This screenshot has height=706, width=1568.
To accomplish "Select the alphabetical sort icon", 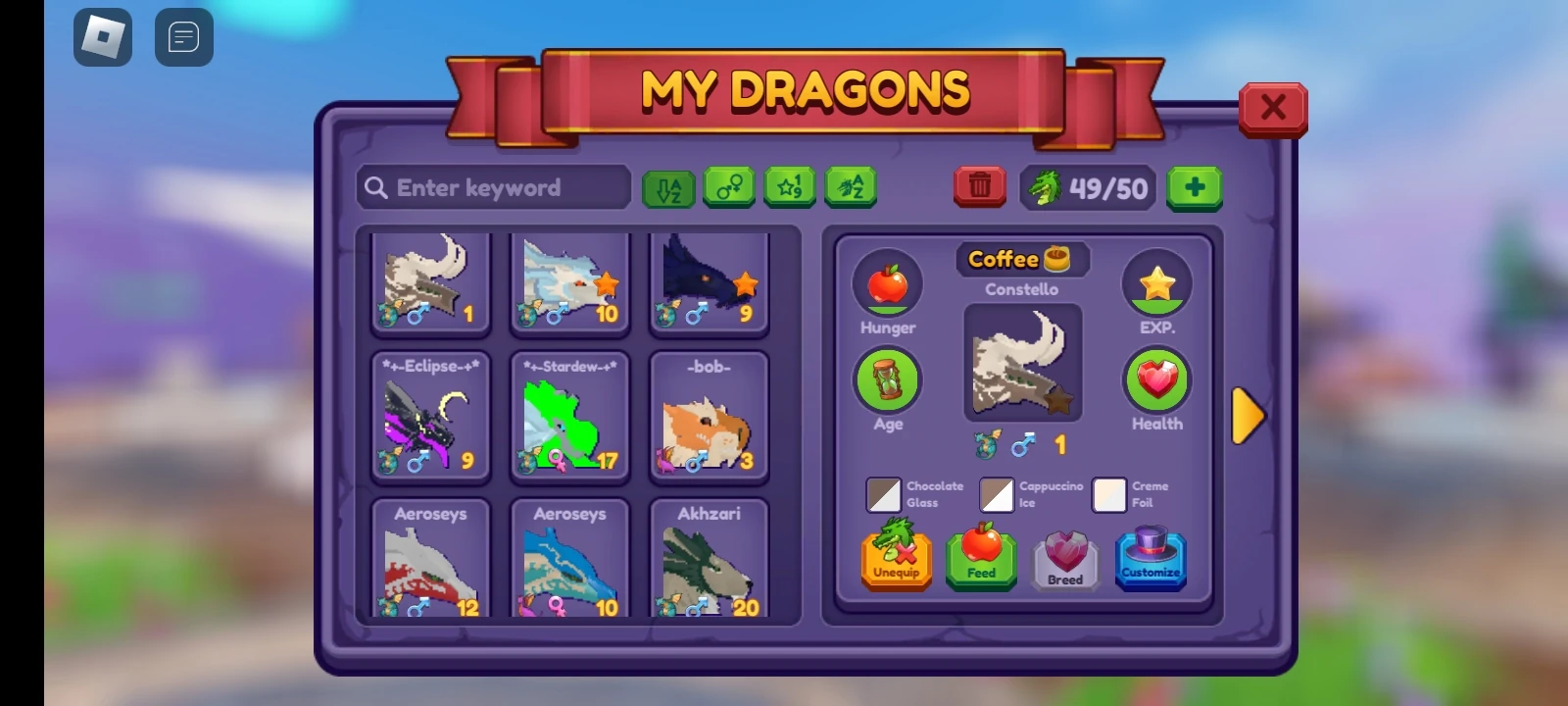I will tap(665, 187).
